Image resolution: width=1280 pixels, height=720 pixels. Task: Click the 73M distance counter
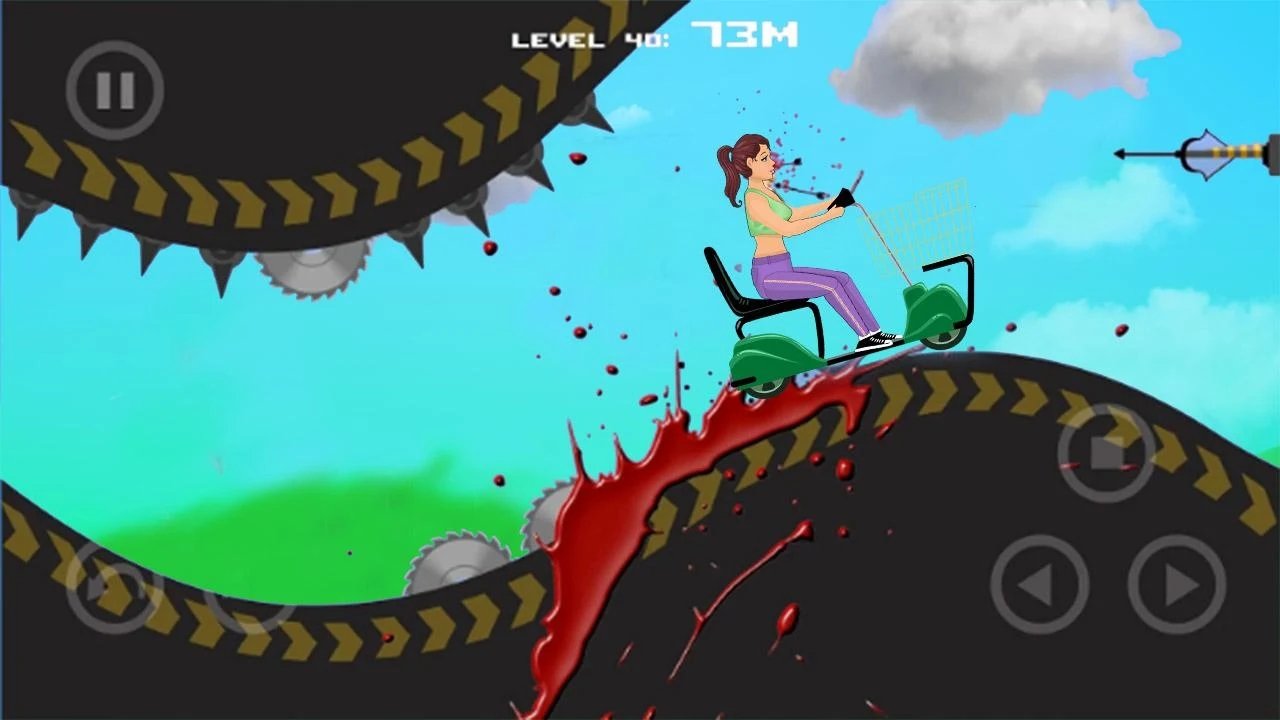pyautogui.click(x=745, y=34)
